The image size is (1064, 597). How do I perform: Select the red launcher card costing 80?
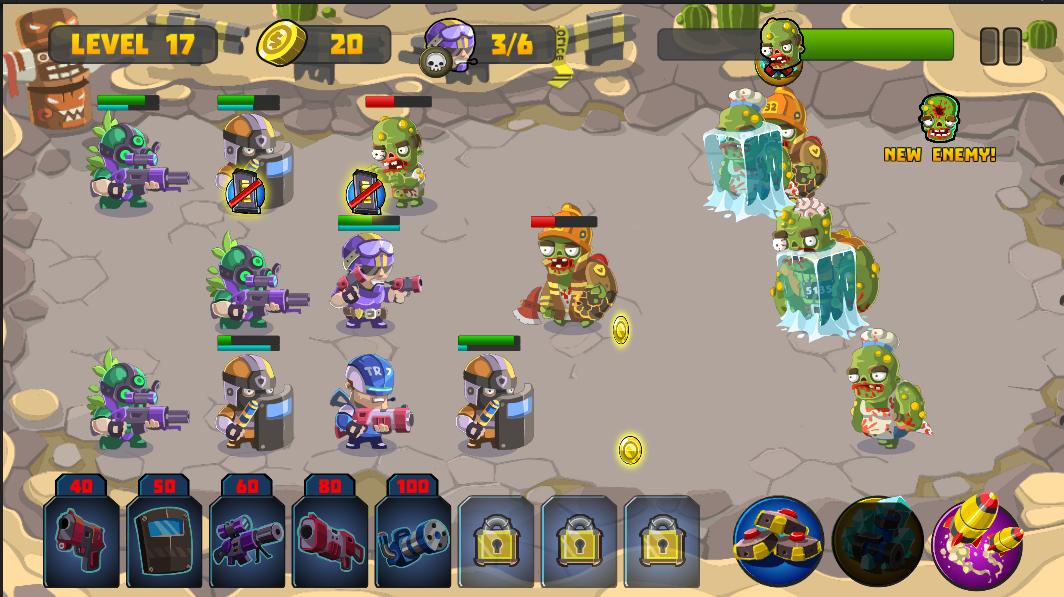(330, 538)
